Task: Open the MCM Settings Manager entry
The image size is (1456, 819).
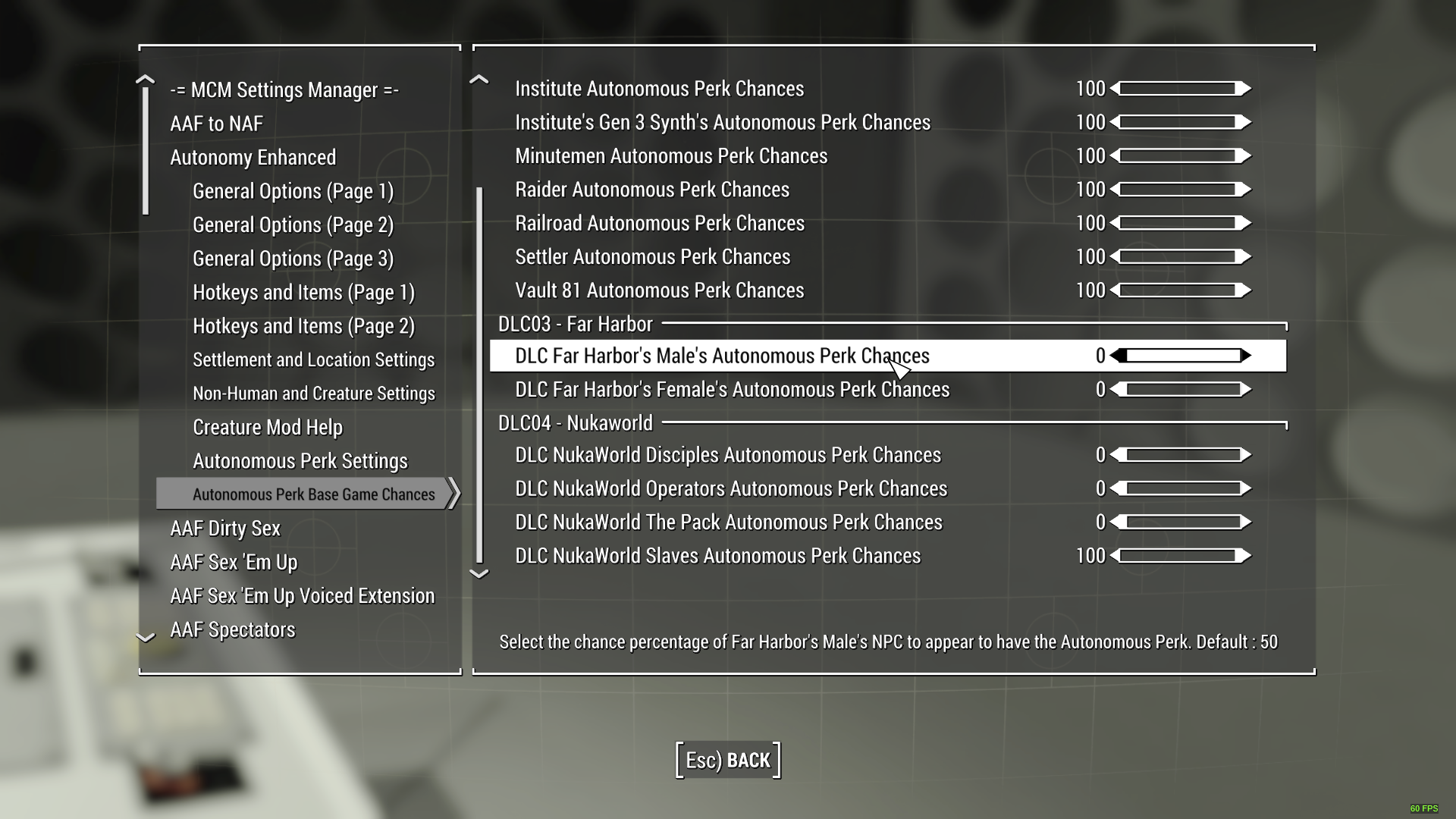Action: click(284, 89)
